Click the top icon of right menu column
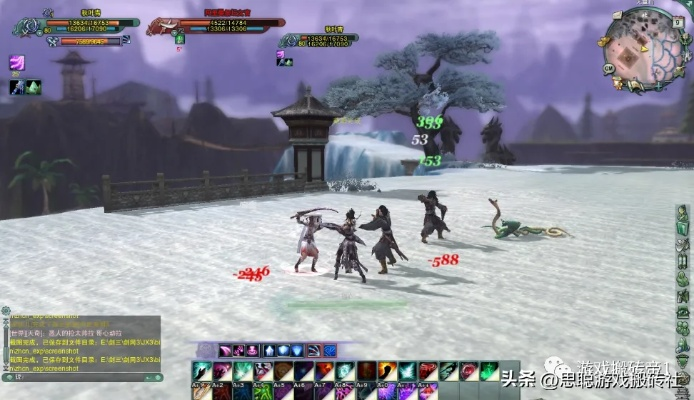This screenshot has height=400, width=694. (x=682, y=213)
